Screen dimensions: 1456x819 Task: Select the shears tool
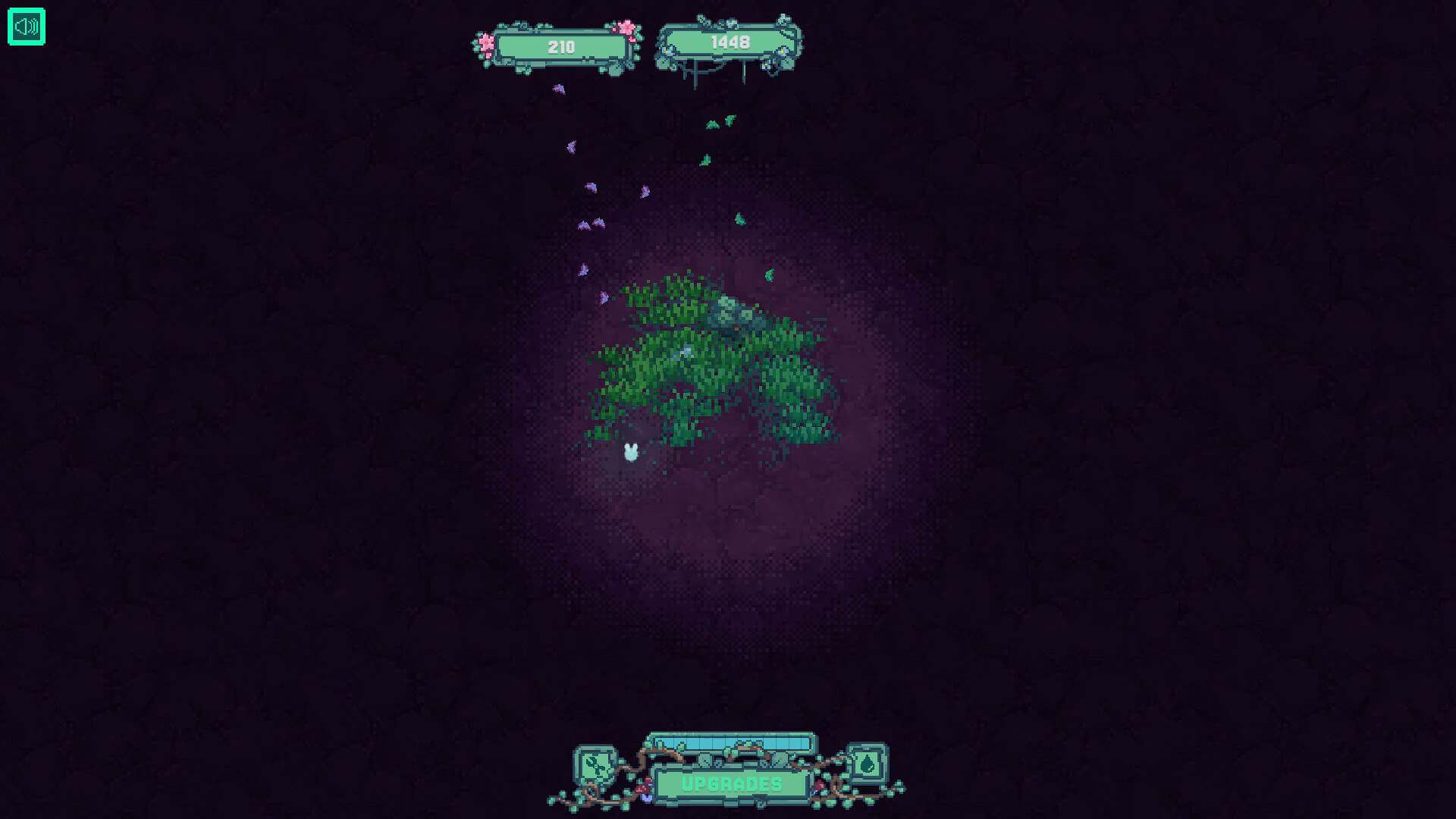(595, 766)
